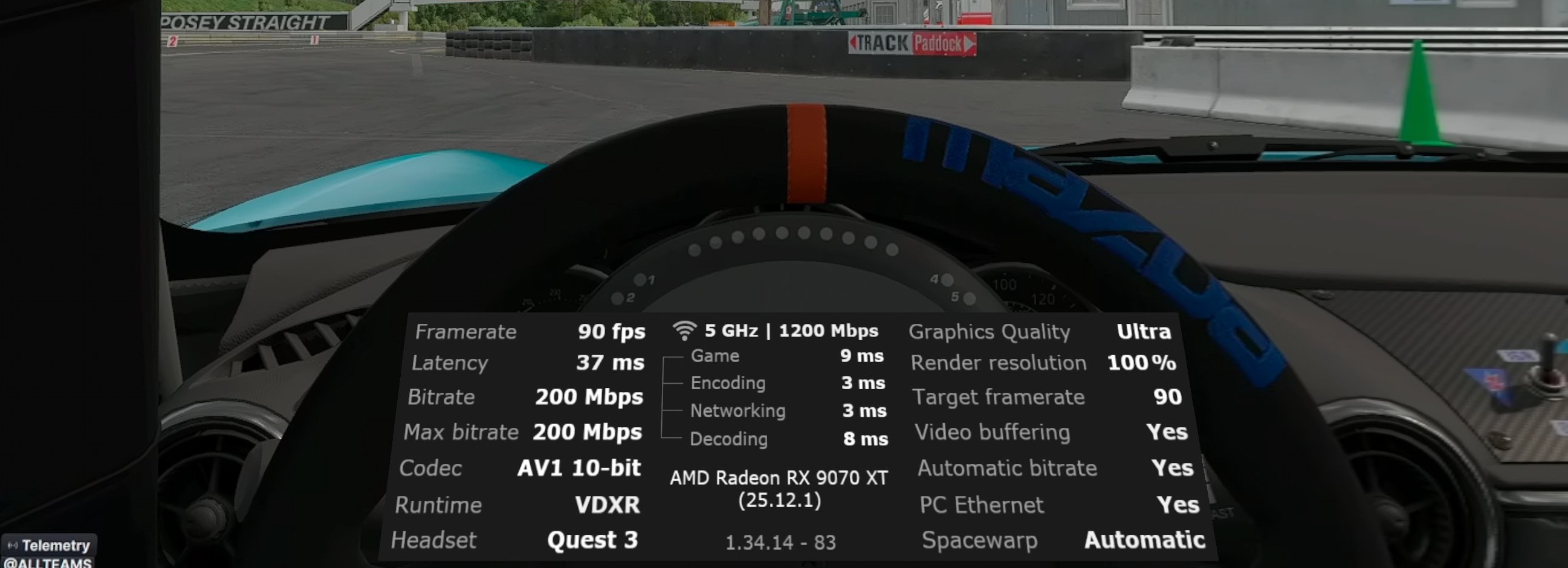The width and height of the screenshot is (1568, 568).
Task: Open the Spacewarp Automatic dropdown
Action: [1144, 540]
